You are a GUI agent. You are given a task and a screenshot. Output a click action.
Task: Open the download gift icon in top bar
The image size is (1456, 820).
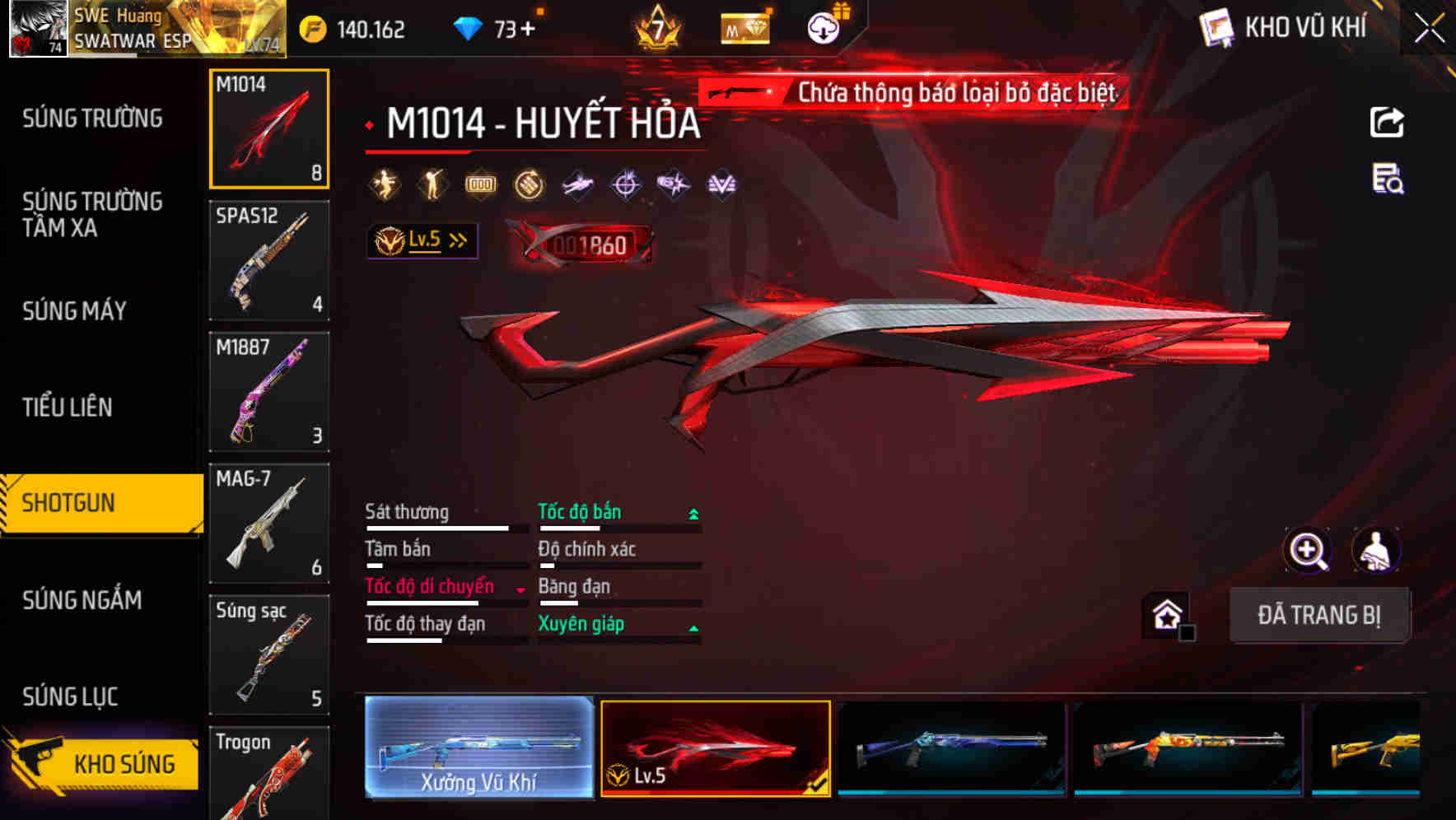pos(823,26)
